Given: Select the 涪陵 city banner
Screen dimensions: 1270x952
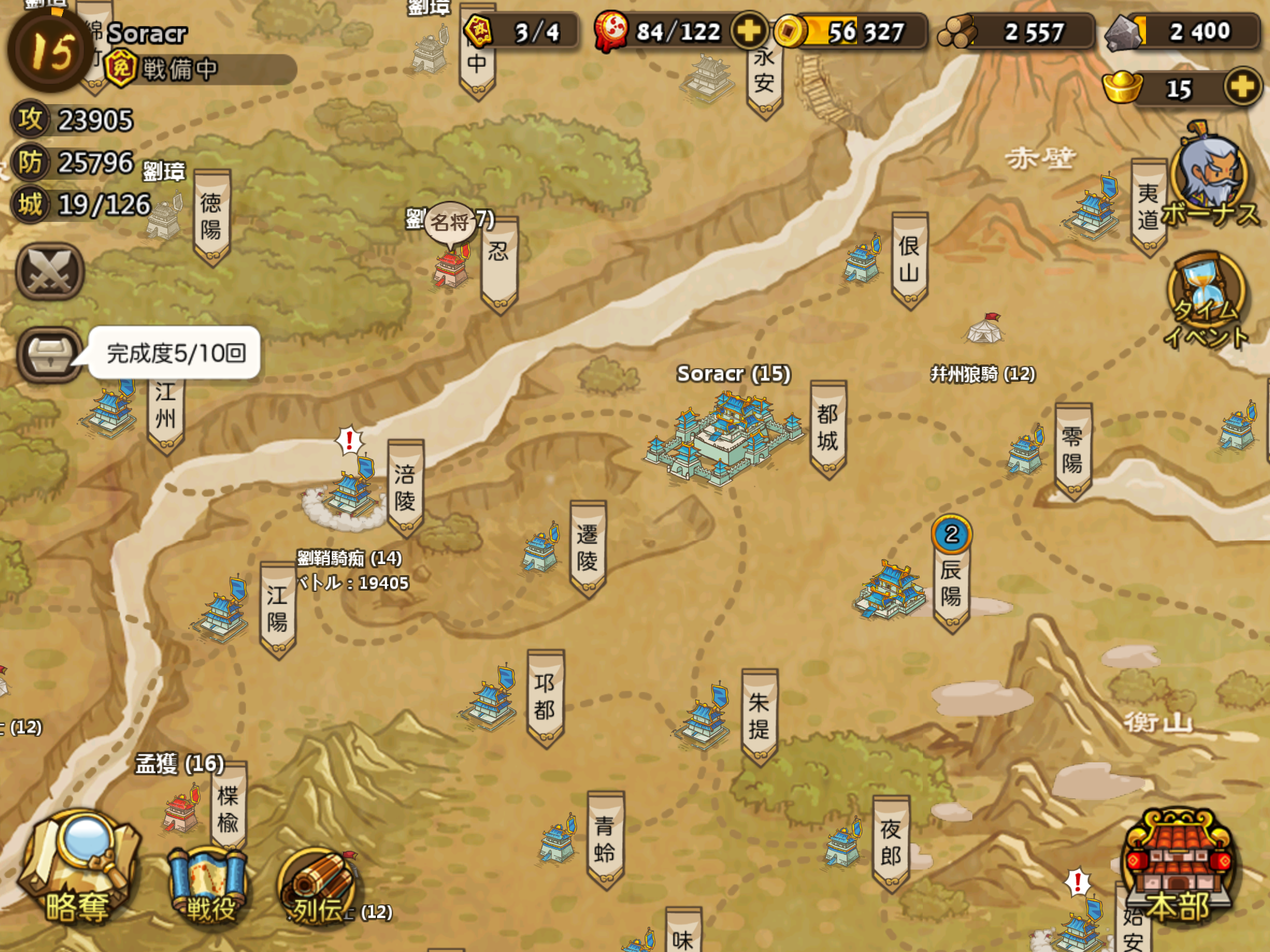Looking at the screenshot, I should point(405,488).
